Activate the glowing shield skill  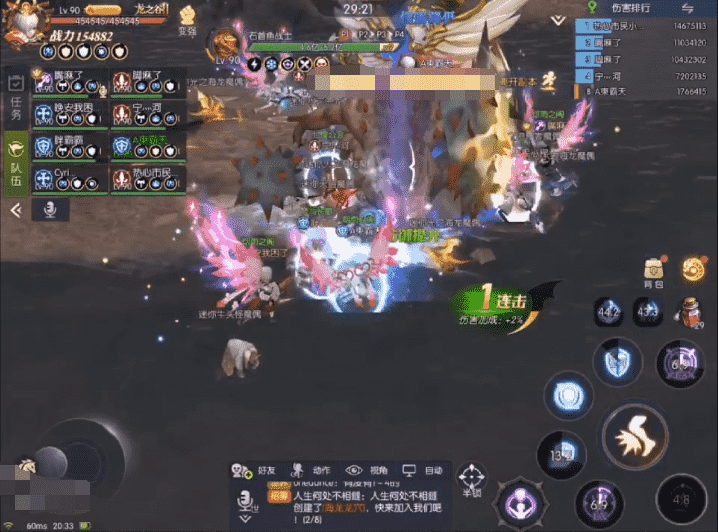click(x=570, y=397)
